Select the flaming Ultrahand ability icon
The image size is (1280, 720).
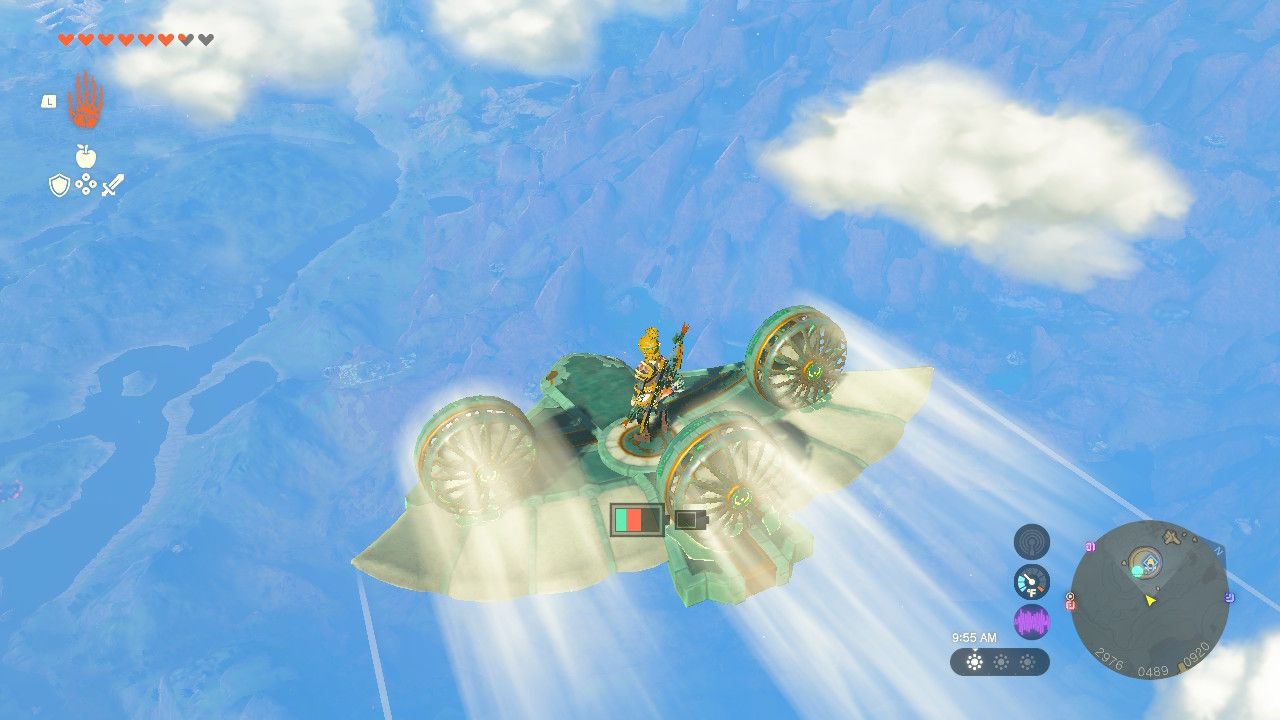[84, 102]
